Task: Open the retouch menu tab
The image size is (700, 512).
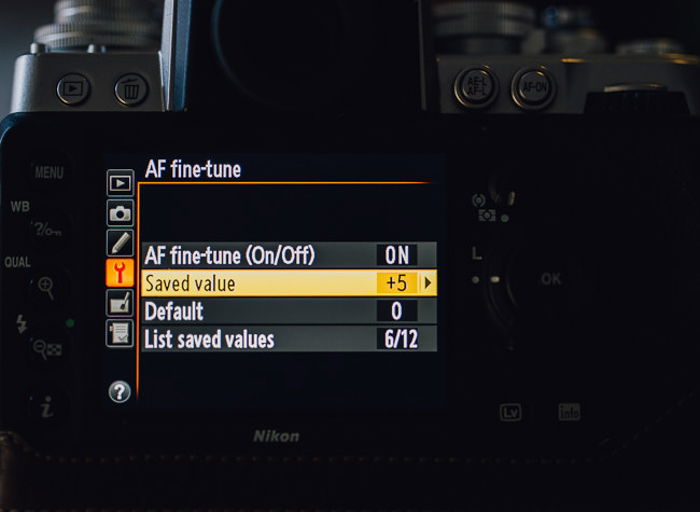Action: tap(120, 302)
